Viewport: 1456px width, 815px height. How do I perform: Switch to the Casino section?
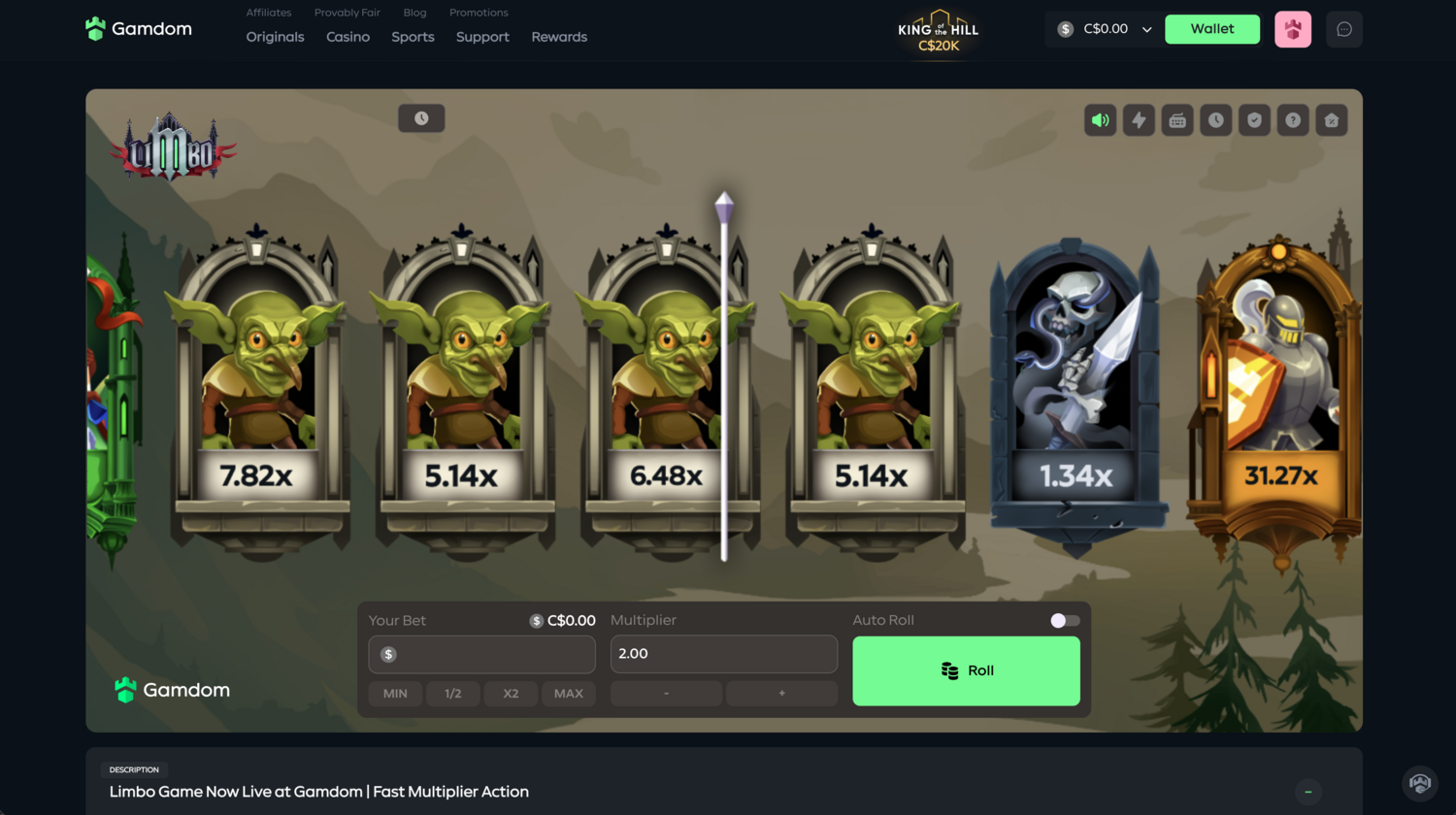pyautogui.click(x=347, y=37)
